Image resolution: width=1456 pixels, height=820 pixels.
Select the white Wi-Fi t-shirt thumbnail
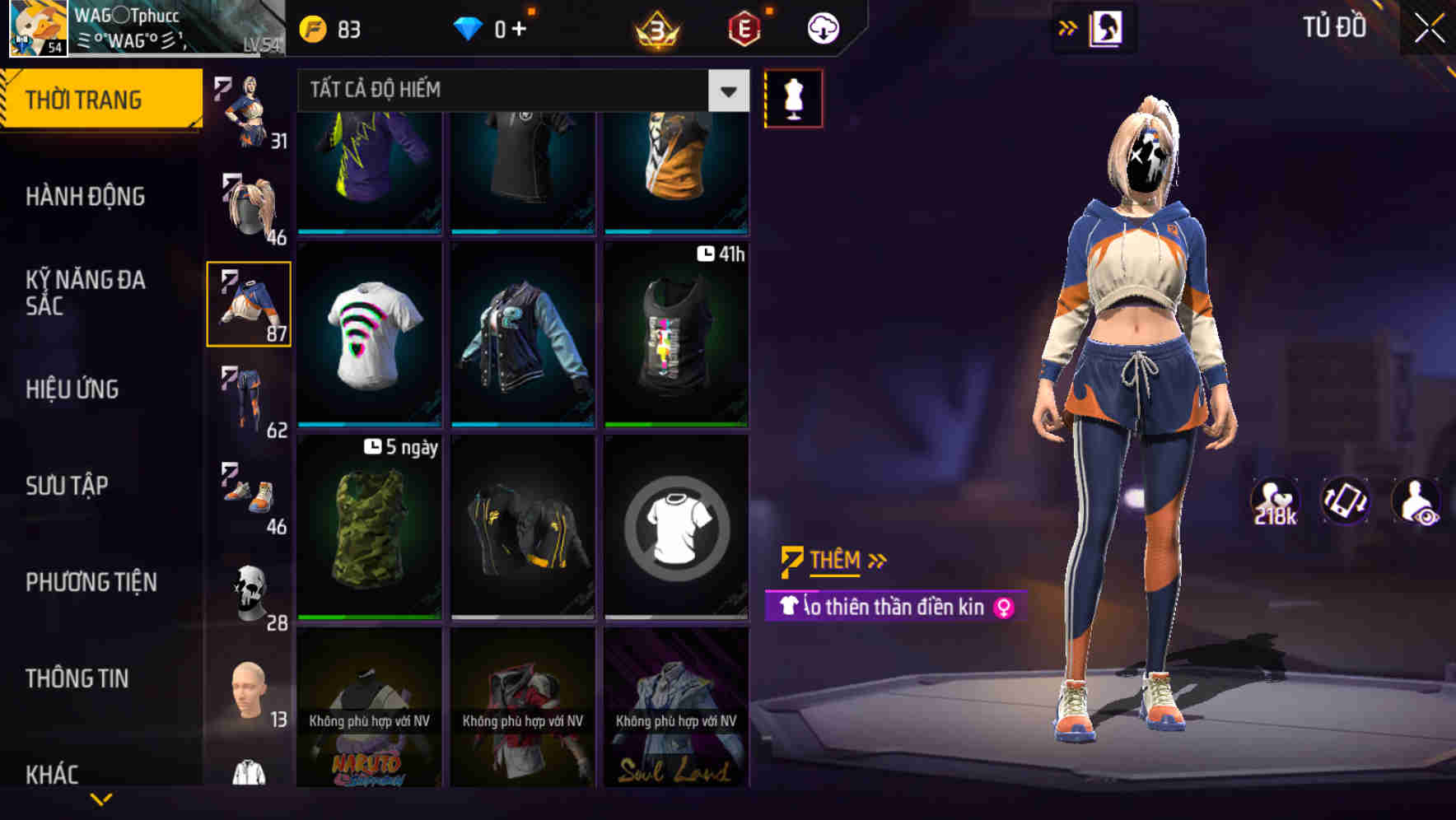371,338
